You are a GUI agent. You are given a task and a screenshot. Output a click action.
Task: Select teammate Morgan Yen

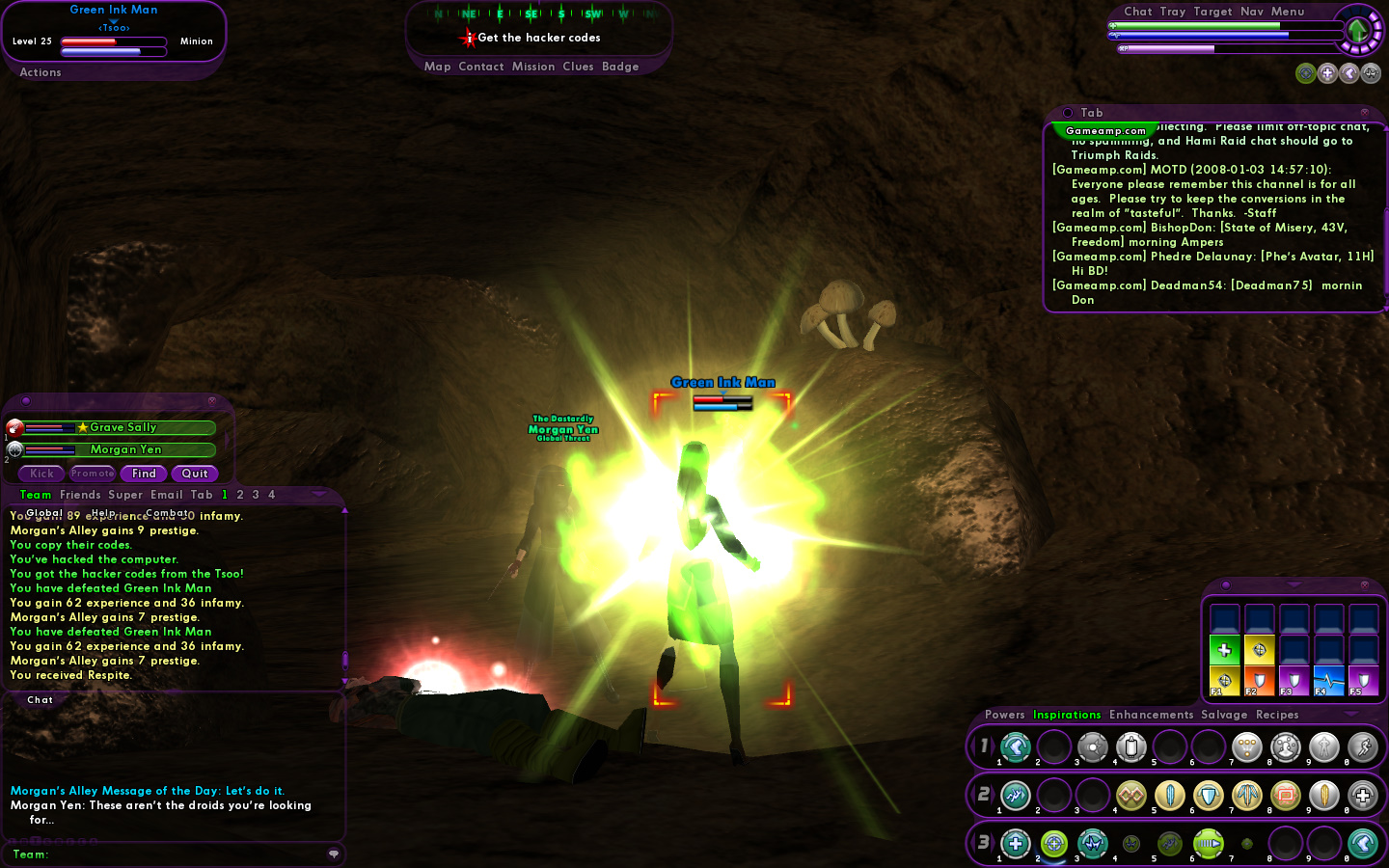pyautogui.click(x=125, y=449)
